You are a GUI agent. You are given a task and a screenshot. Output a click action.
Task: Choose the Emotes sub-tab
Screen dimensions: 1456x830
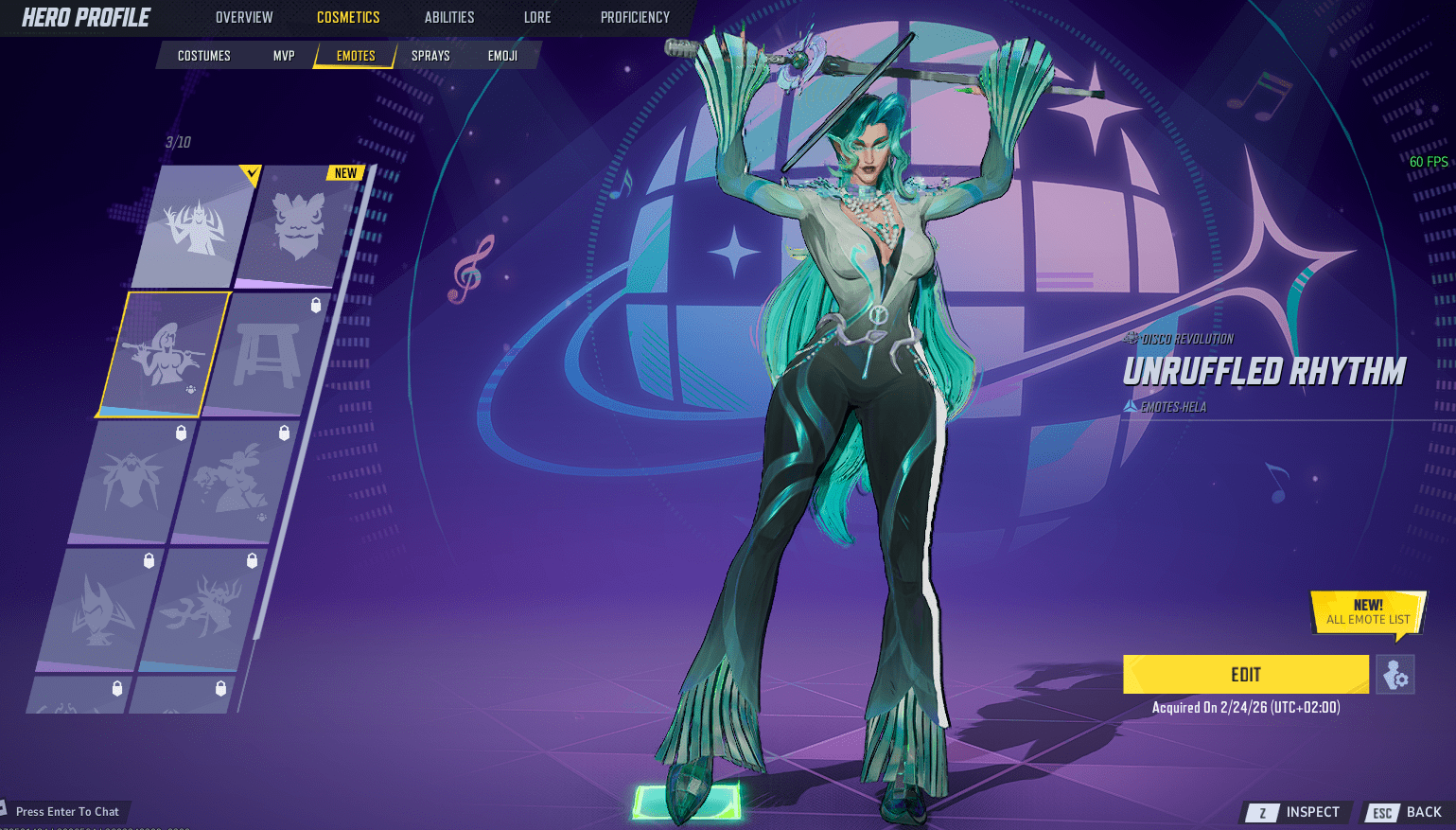click(x=356, y=56)
